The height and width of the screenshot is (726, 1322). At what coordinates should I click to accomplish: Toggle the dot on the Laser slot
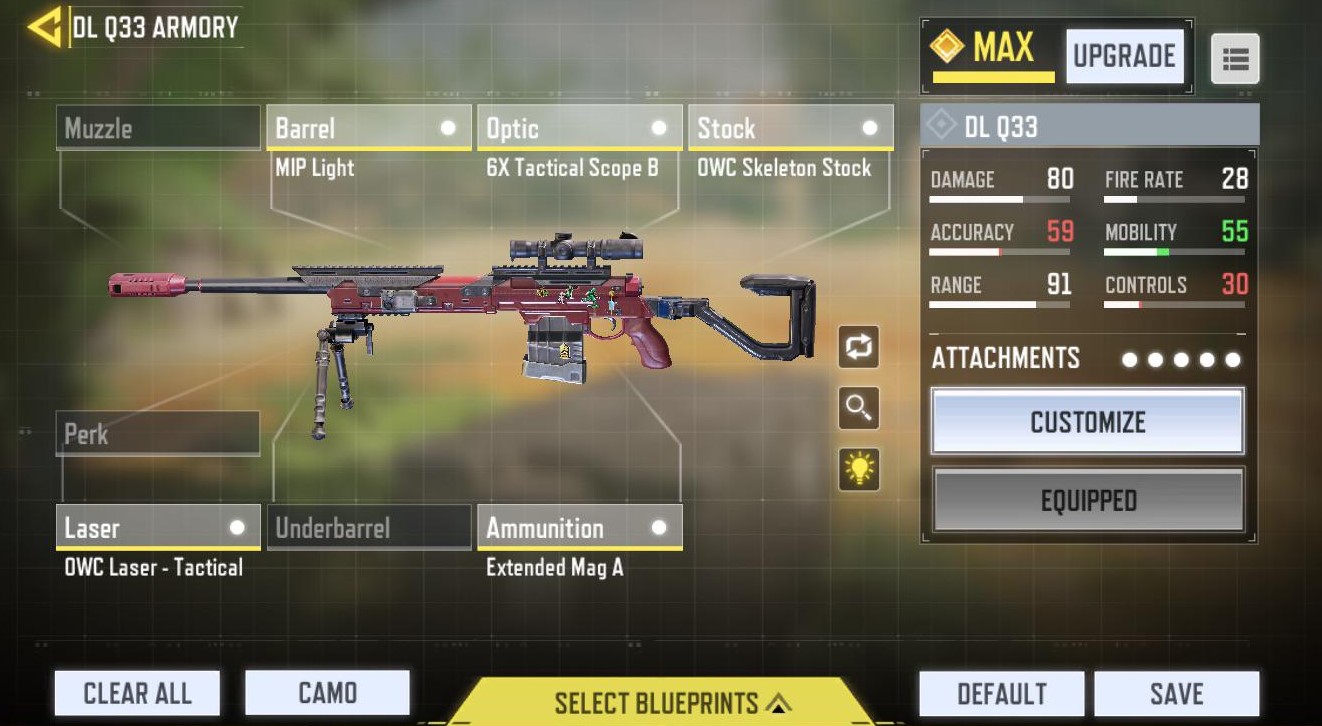click(x=236, y=527)
